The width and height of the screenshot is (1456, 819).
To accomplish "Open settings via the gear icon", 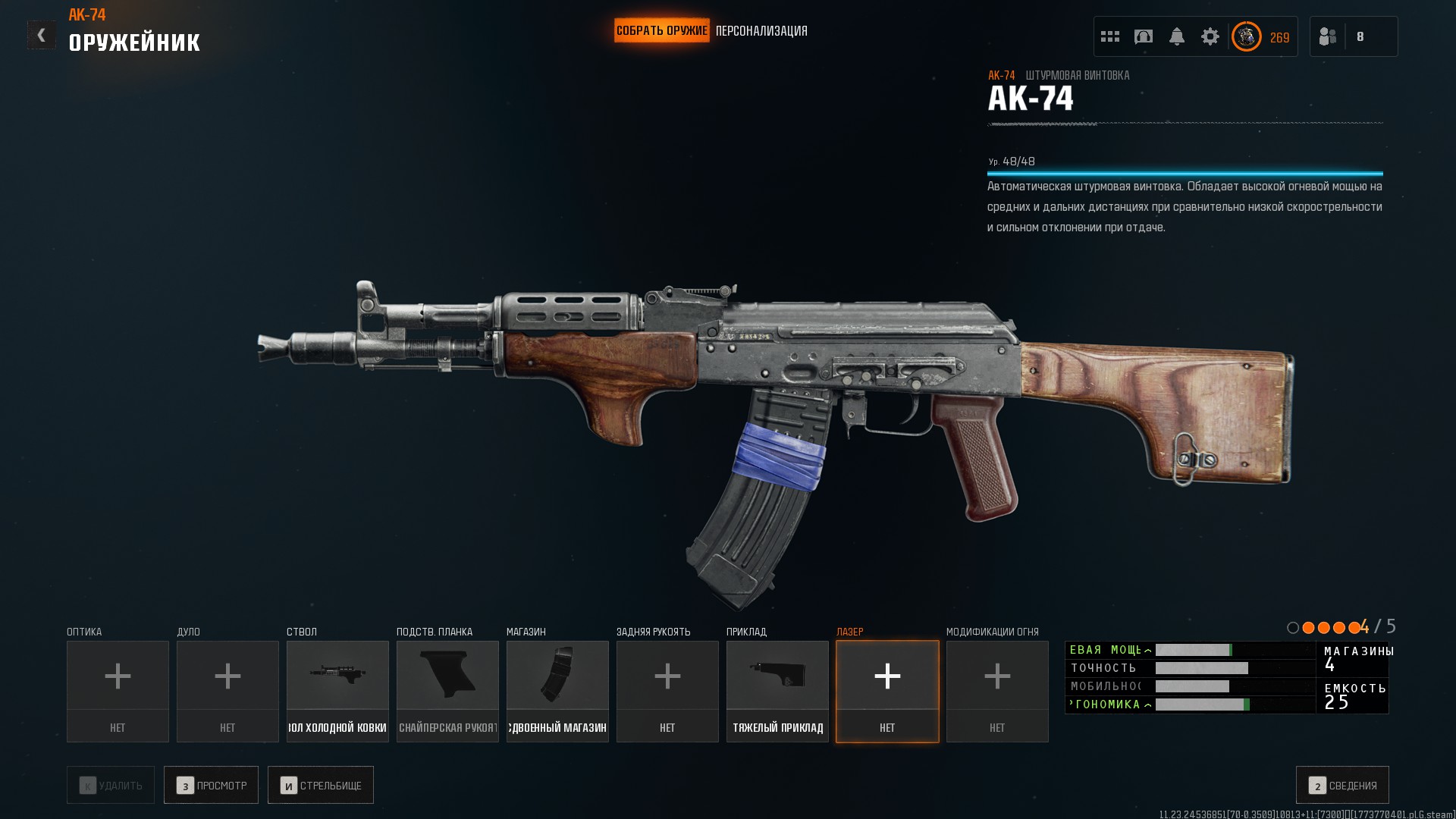I will (x=1210, y=36).
